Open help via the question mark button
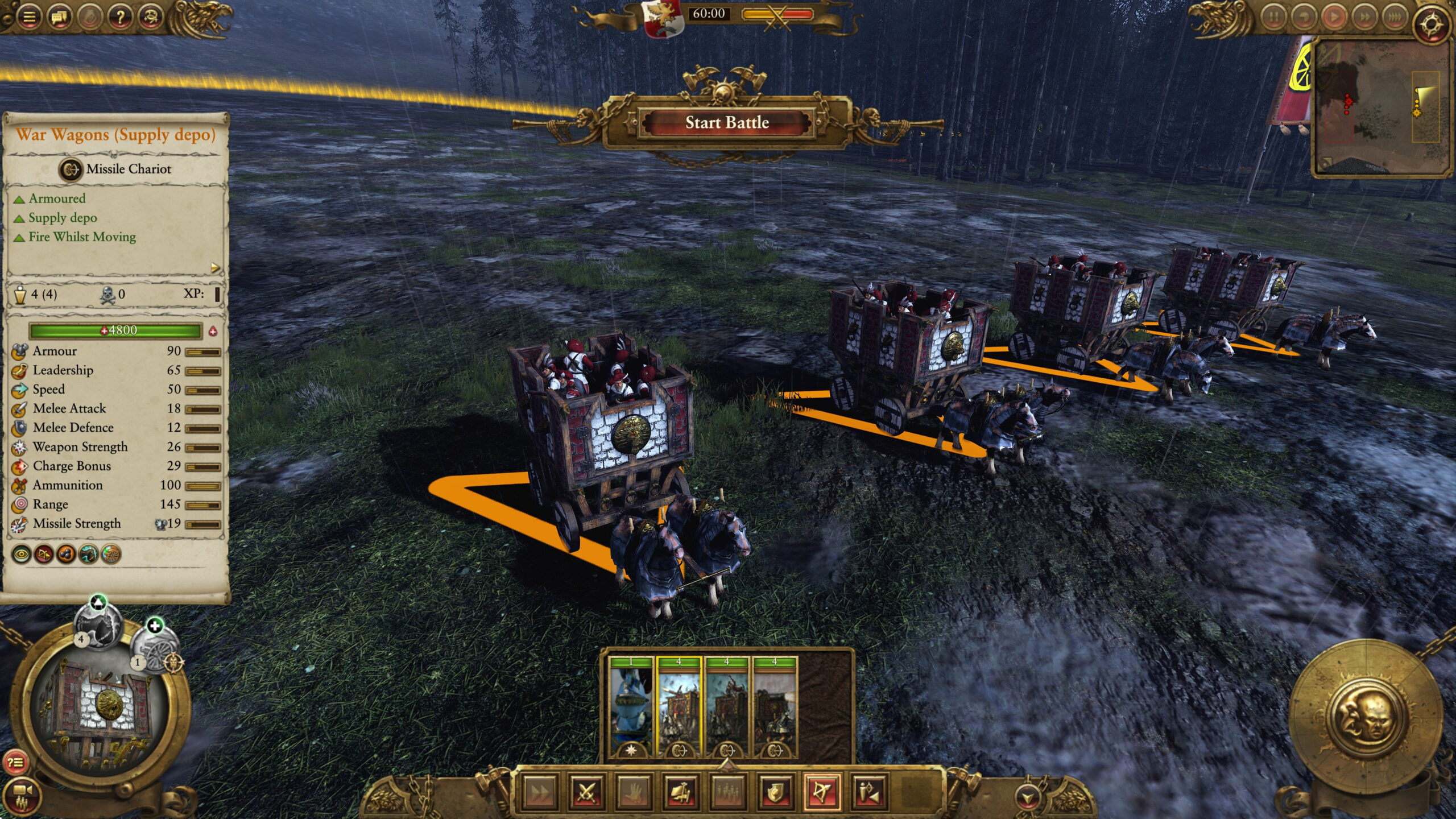The height and width of the screenshot is (819, 1456). coord(120,17)
